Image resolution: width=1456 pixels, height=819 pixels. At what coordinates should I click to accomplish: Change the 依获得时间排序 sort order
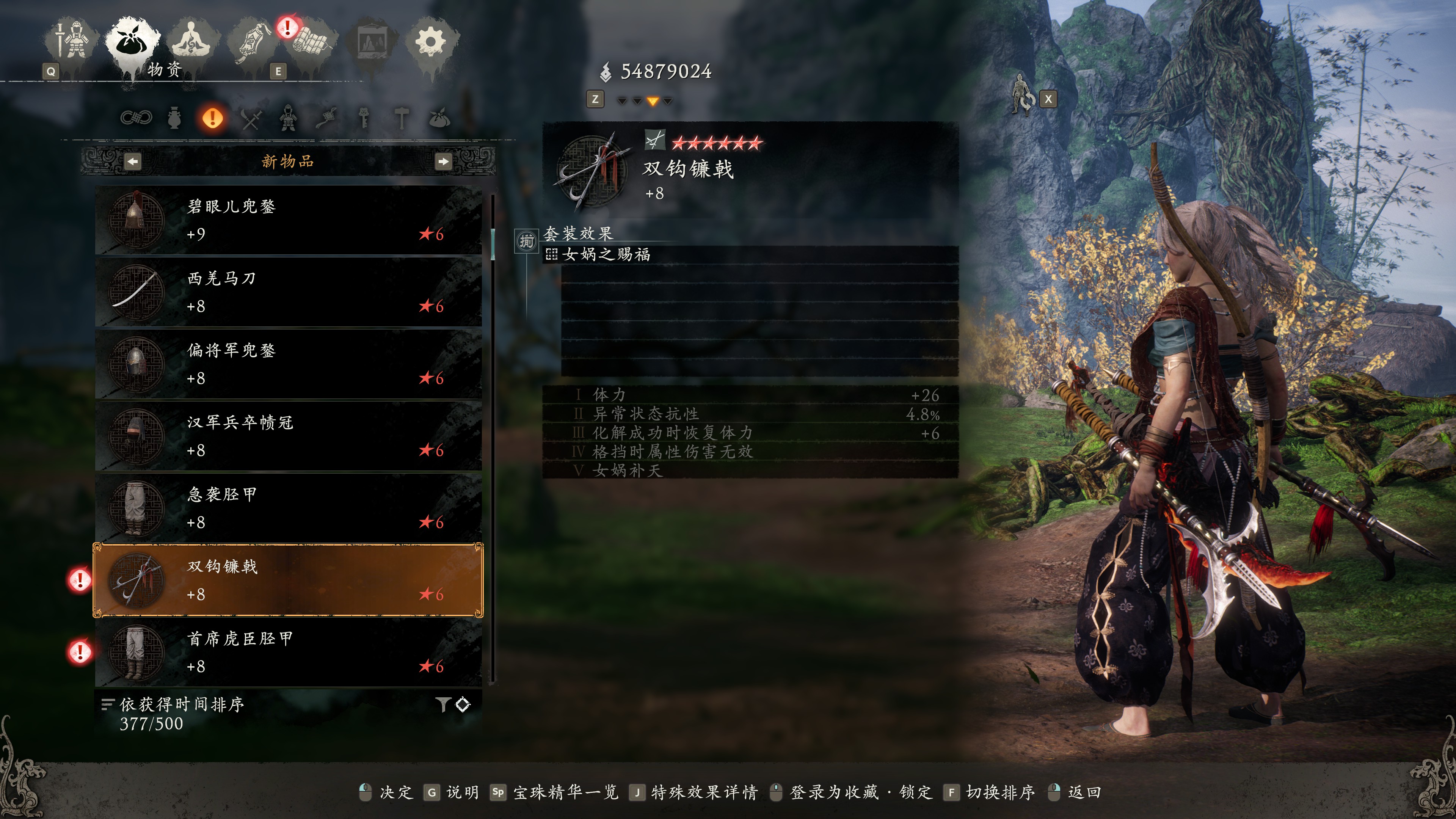coord(181,705)
